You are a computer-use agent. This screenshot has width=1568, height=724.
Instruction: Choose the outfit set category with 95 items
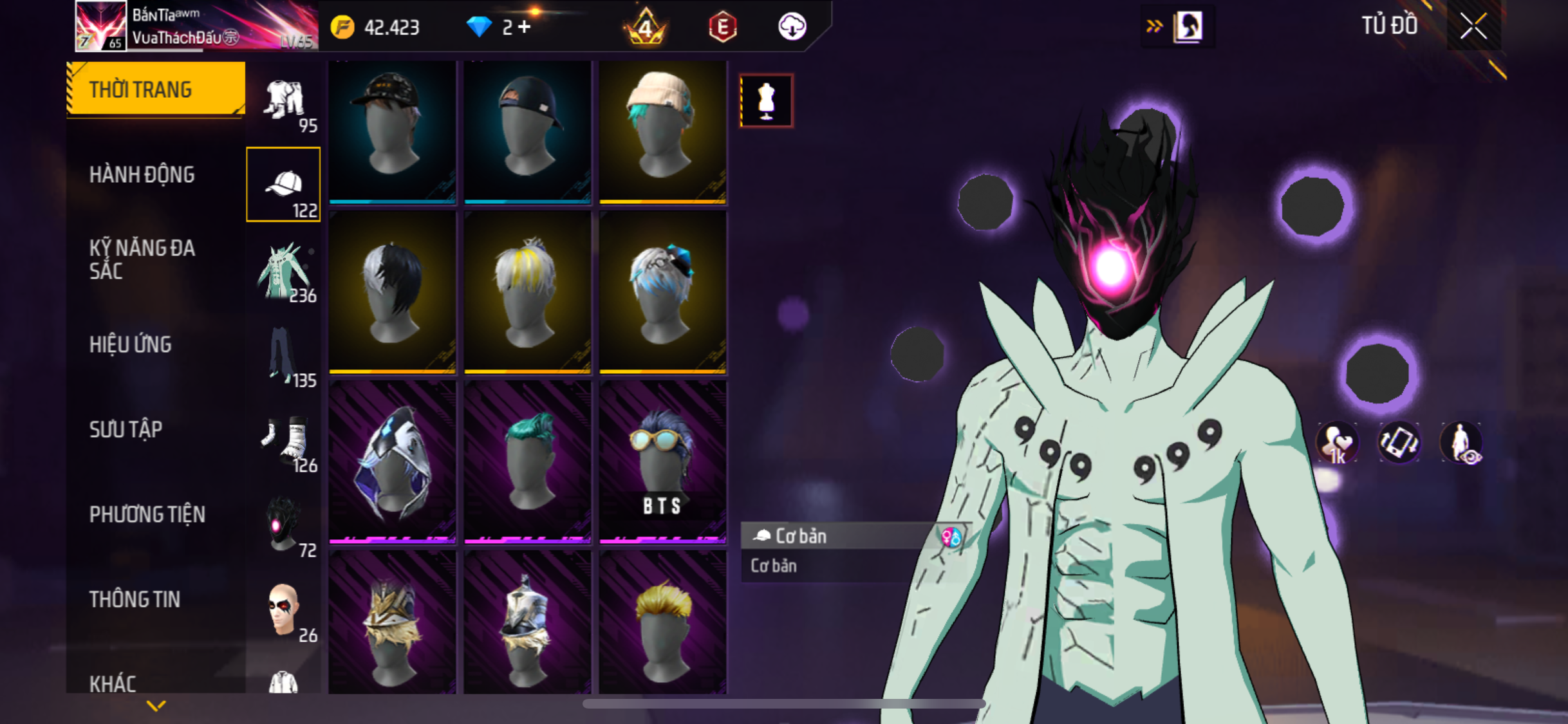284,103
